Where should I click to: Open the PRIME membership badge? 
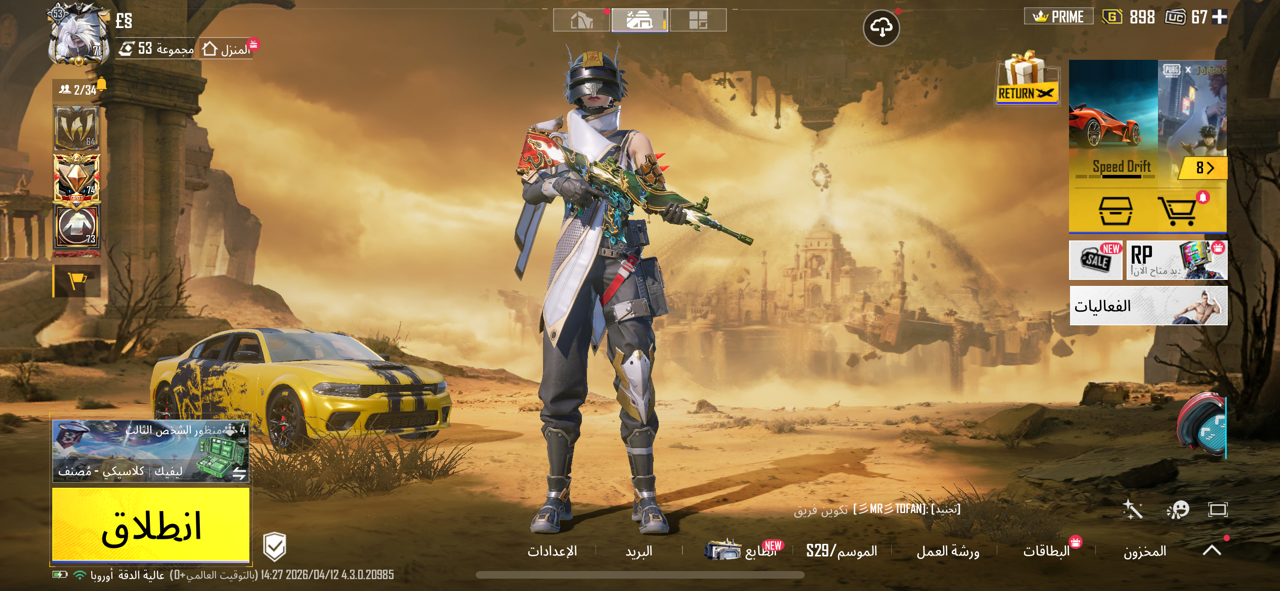point(1058,17)
